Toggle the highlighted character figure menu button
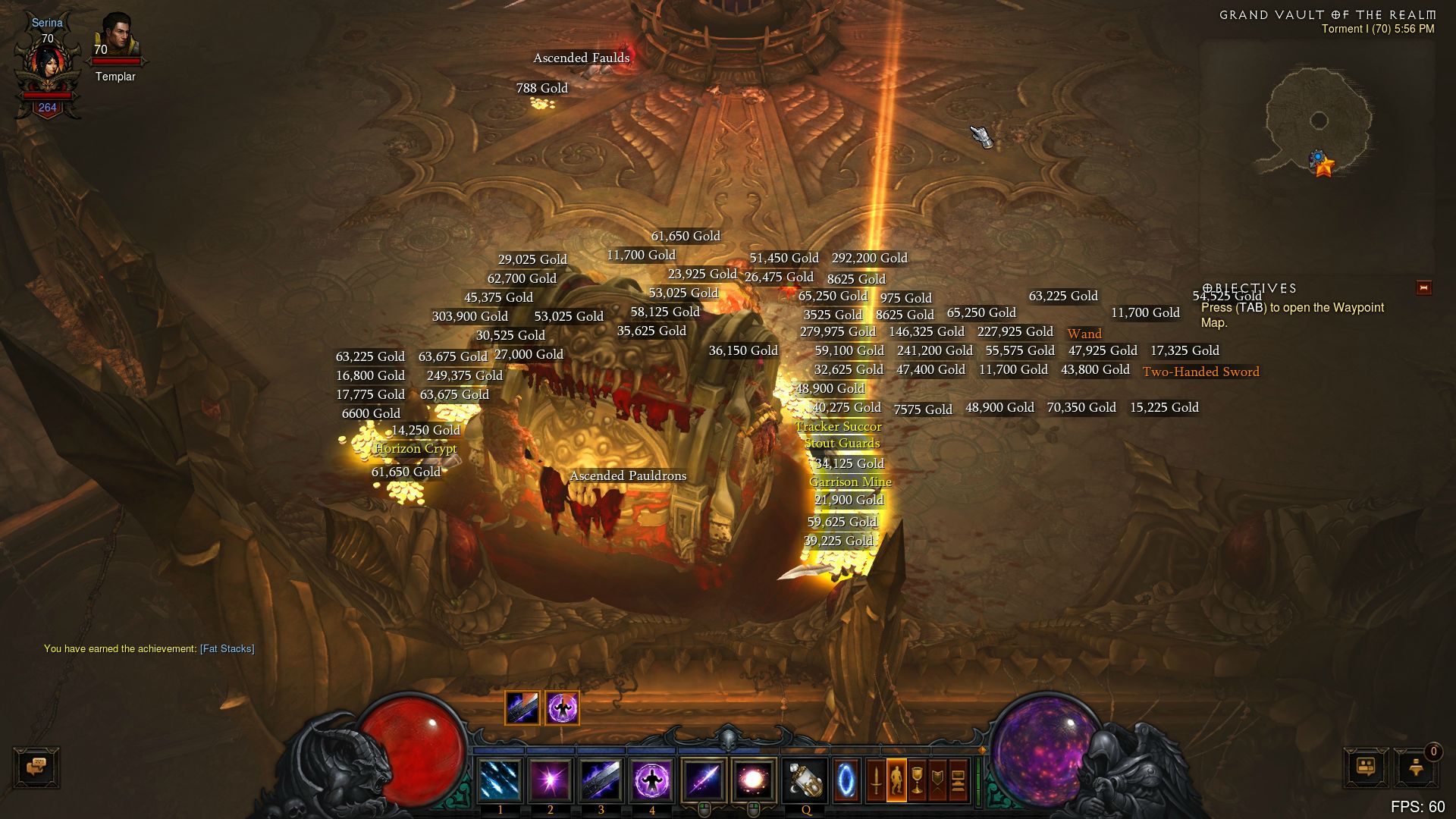Screen dimensions: 1456x819 pyautogui.click(x=896, y=780)
